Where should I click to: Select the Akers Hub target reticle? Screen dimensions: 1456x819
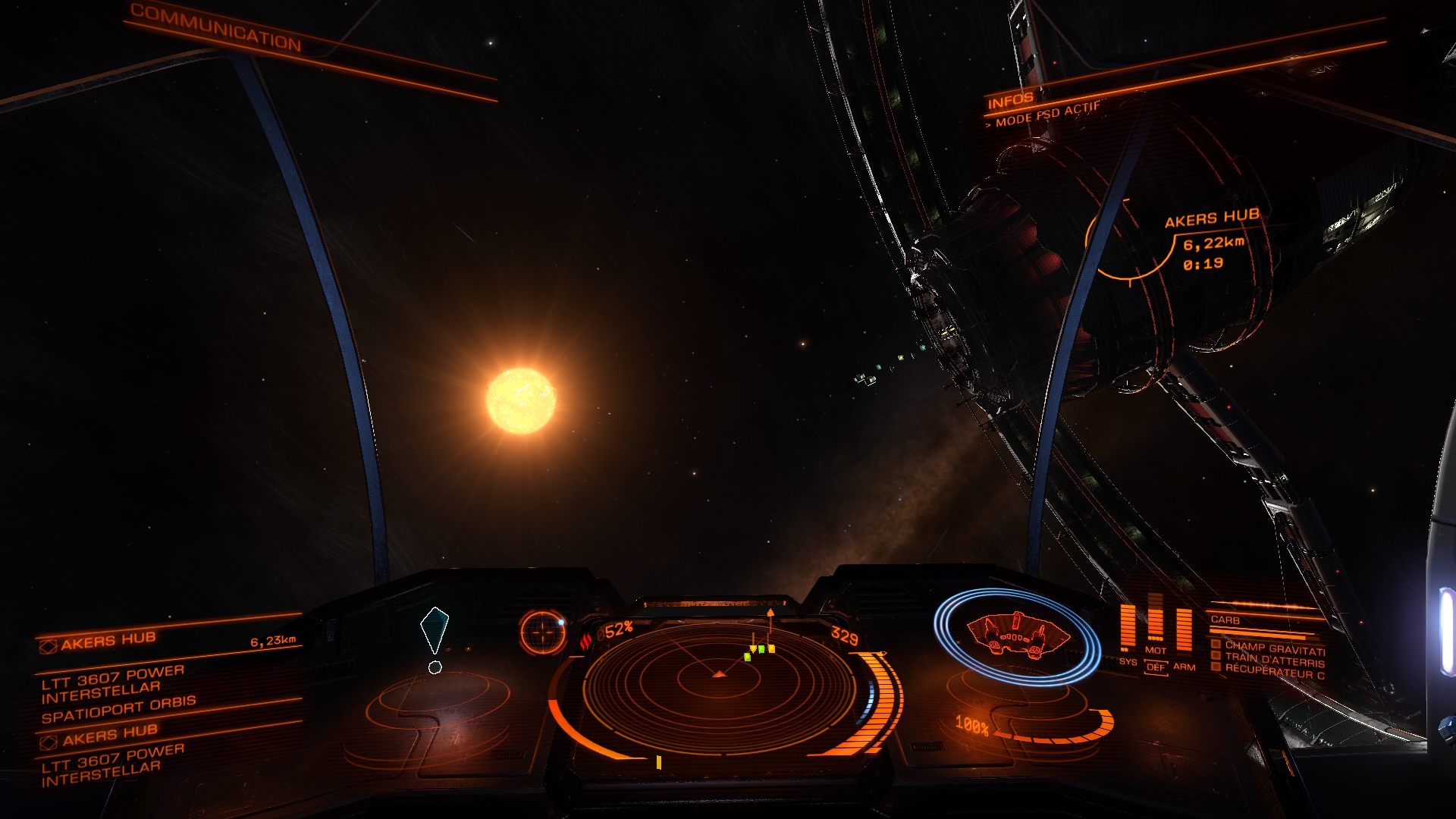tap(1129, 240)
